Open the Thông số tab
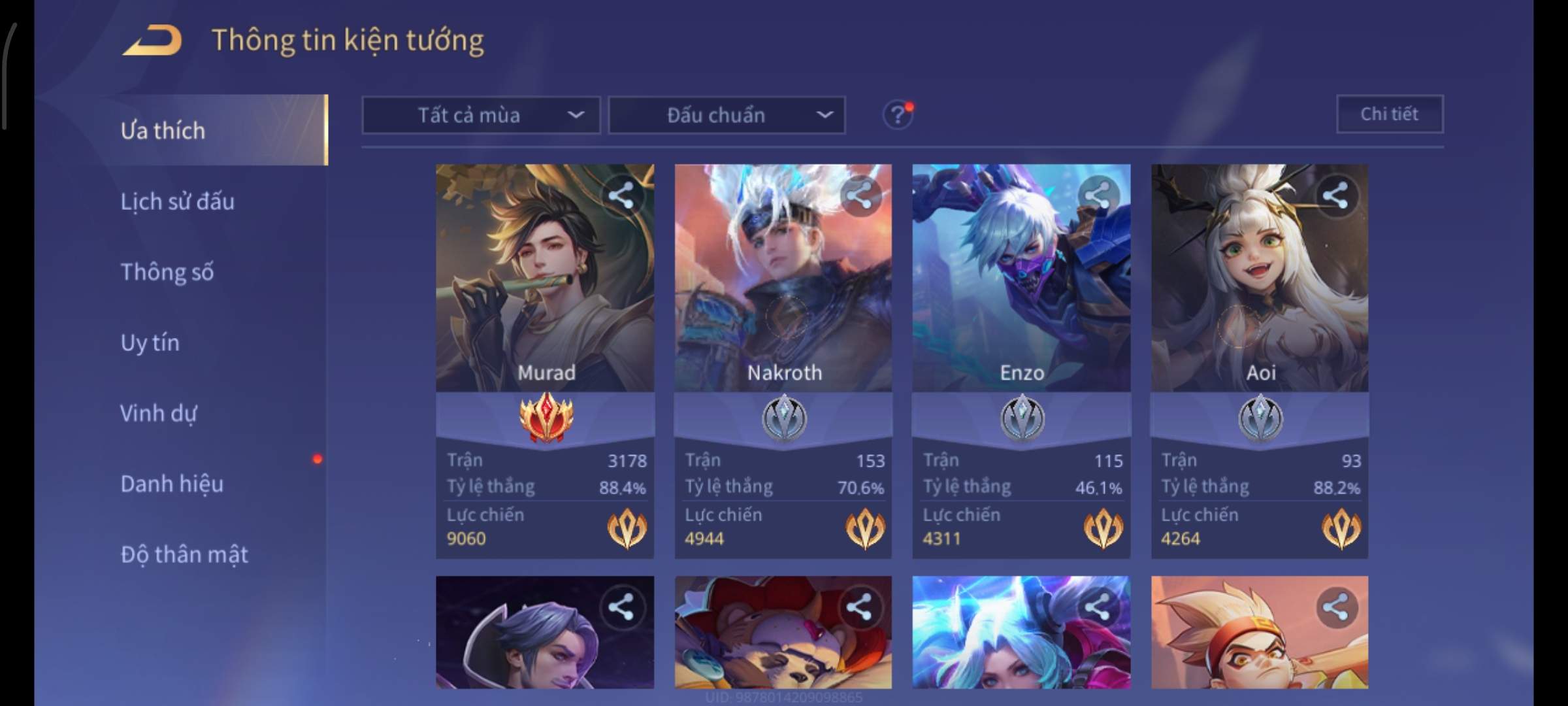1568x706 pixels. coord(167,272)
